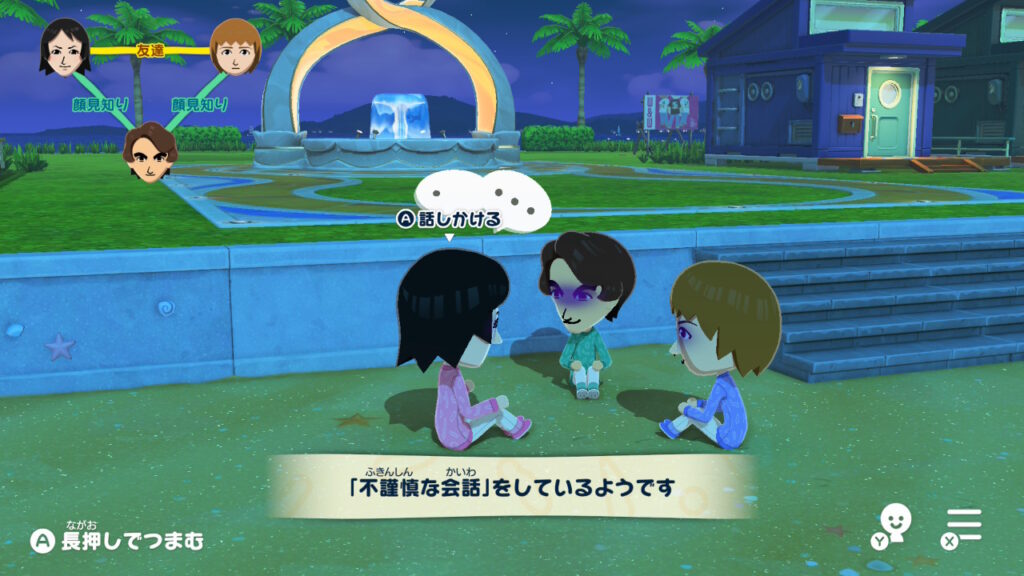The height and width of the screenshot is (576, 1024).
Task: Click the white speech bubble above the Miis
Action: tap(483, 196)
